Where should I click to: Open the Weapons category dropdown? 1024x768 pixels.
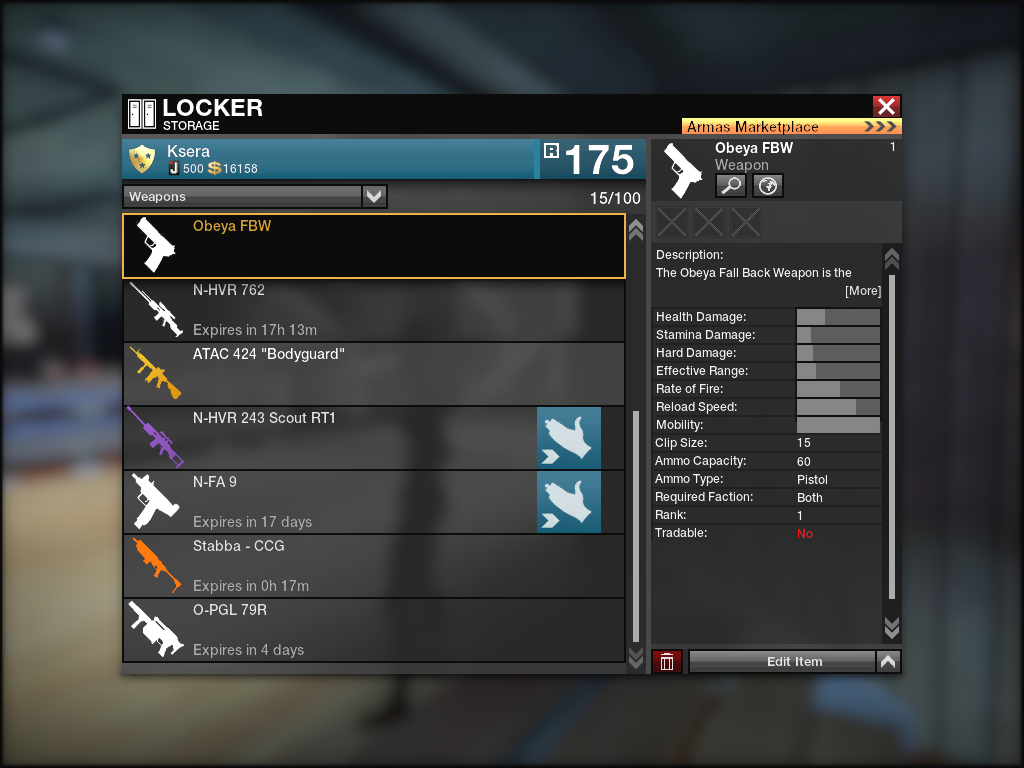(x=374, y=197)
